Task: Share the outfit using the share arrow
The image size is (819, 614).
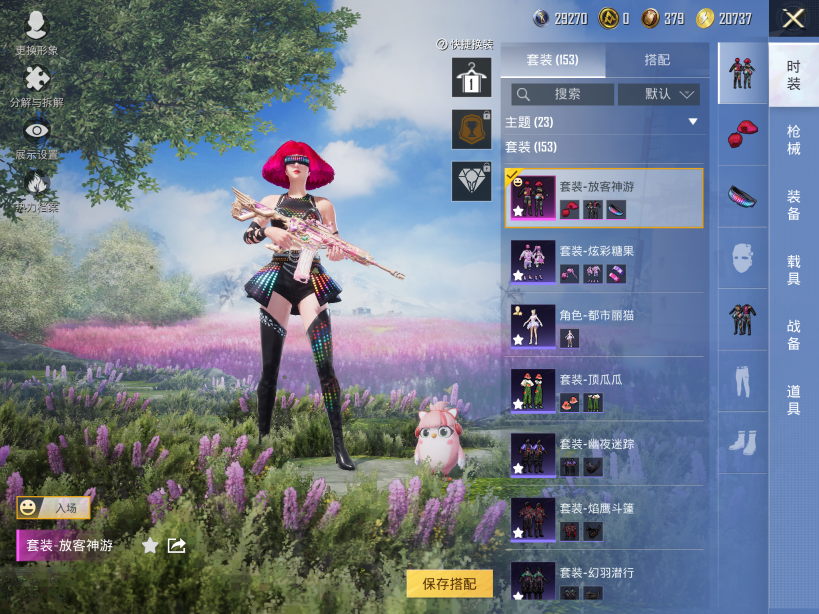Action: coord(177,546)
